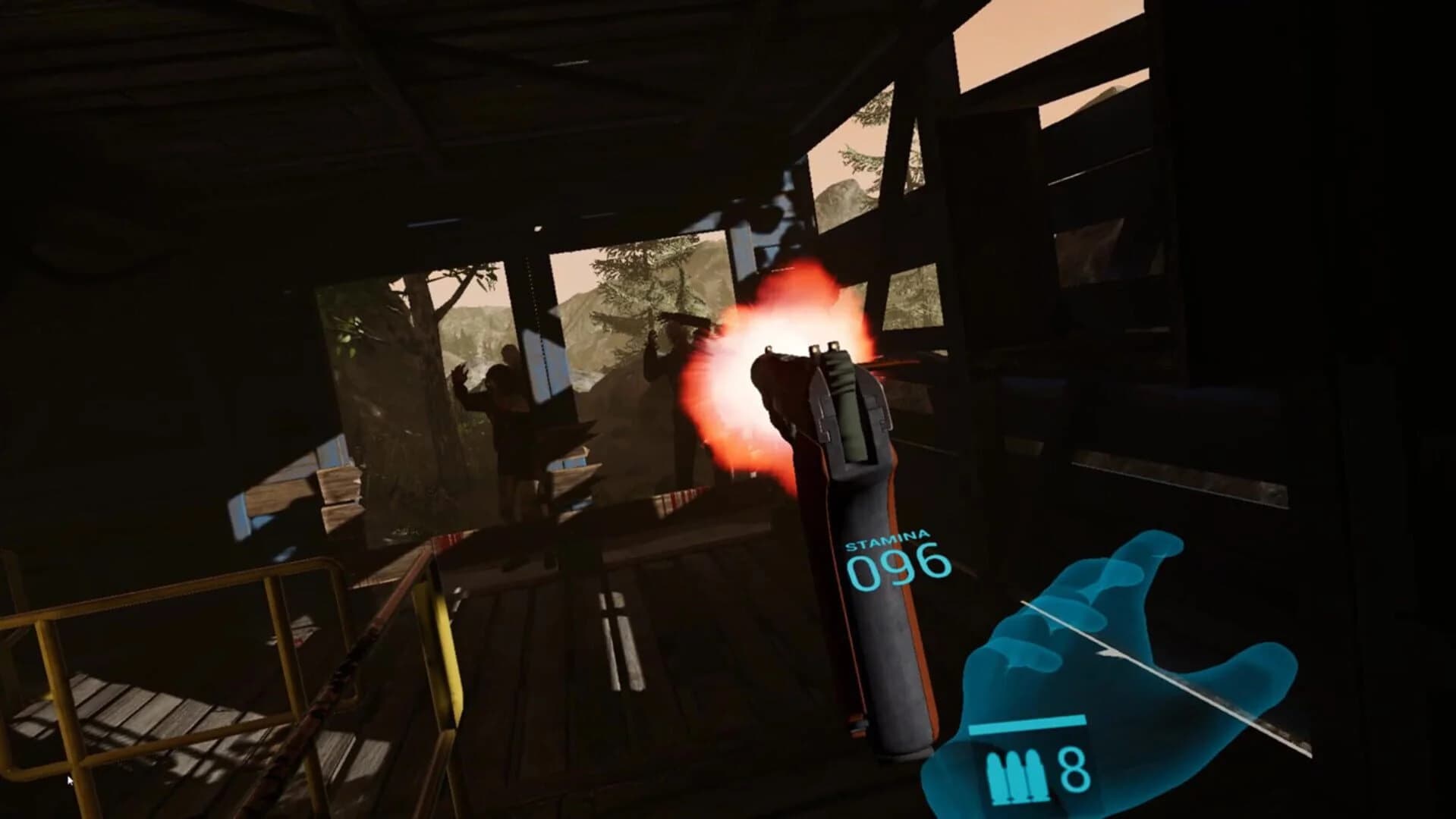
Task: Click the muzzle flash of the firing pistol
Action: click(x=766, y=326)
